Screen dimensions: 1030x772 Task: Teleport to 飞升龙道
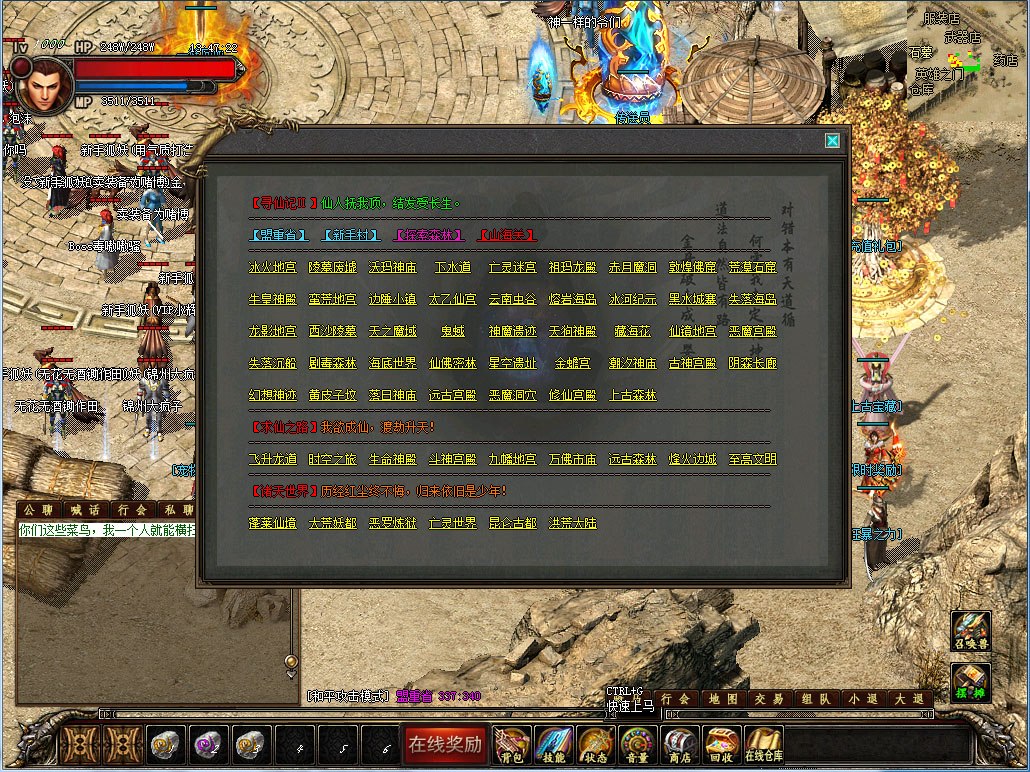(273, 459)
